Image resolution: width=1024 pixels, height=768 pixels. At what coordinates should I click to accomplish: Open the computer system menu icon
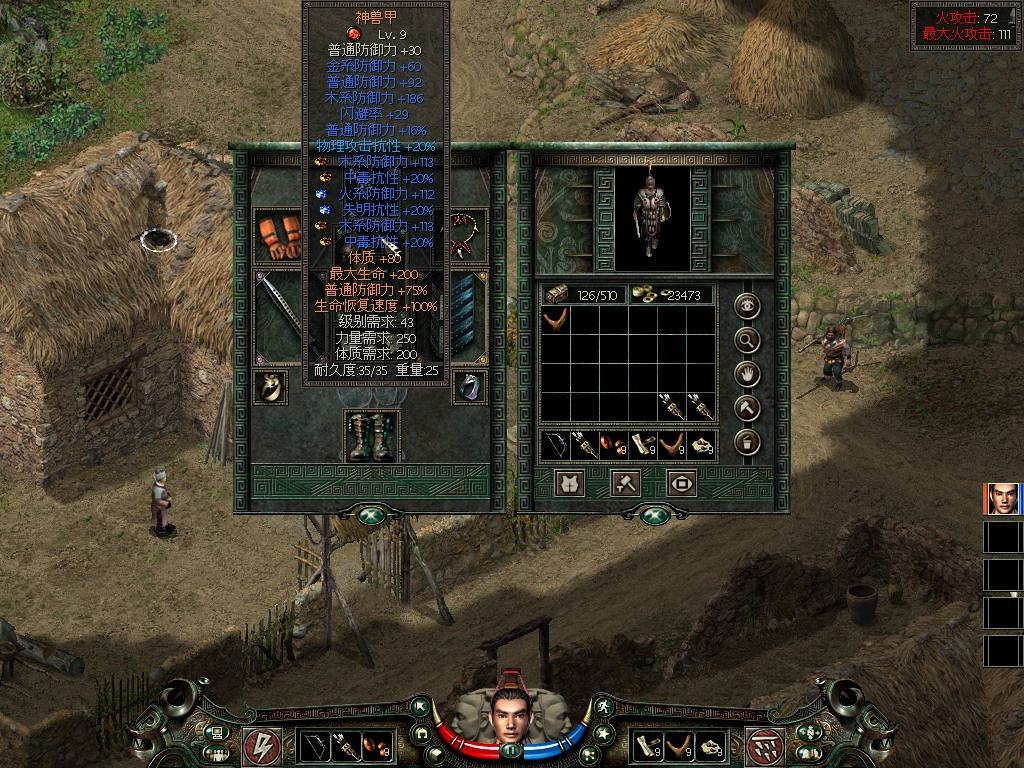pyautogui.click(x=216, y=735)
